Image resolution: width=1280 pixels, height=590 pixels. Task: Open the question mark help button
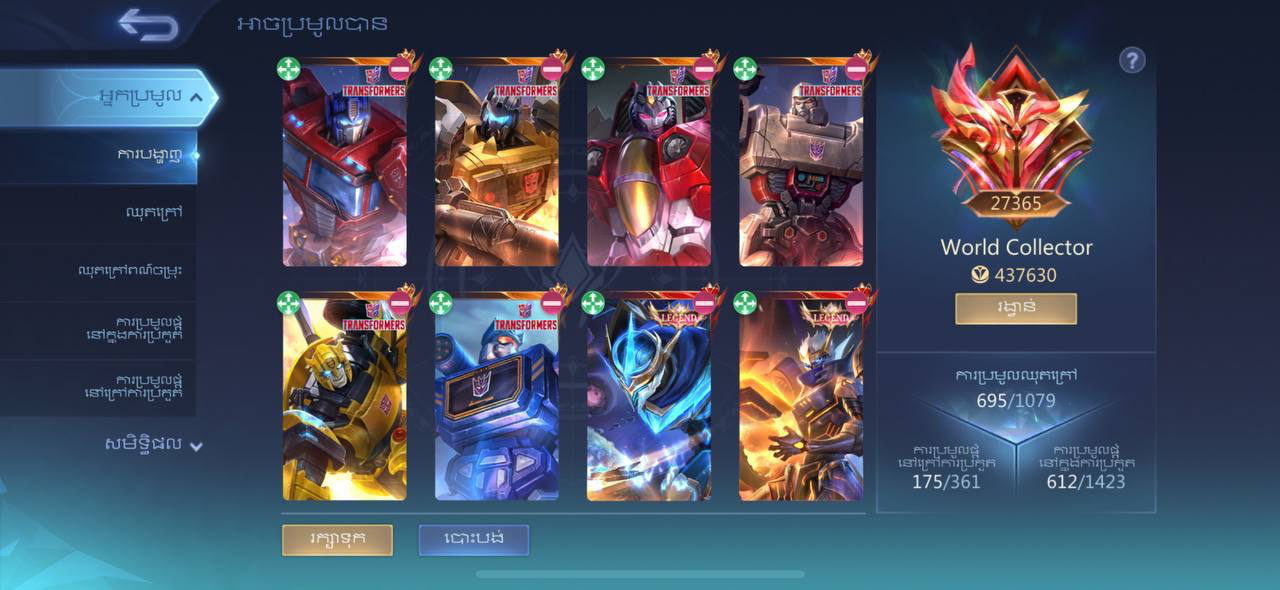tap(1131, 61)
